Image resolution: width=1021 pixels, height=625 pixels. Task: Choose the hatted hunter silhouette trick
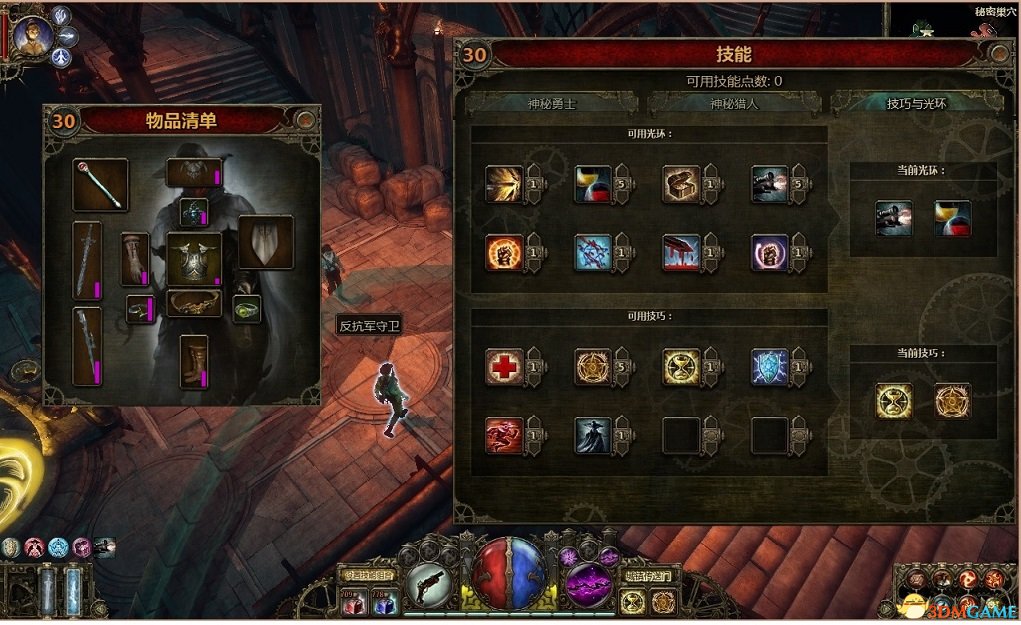coord(592,435)
